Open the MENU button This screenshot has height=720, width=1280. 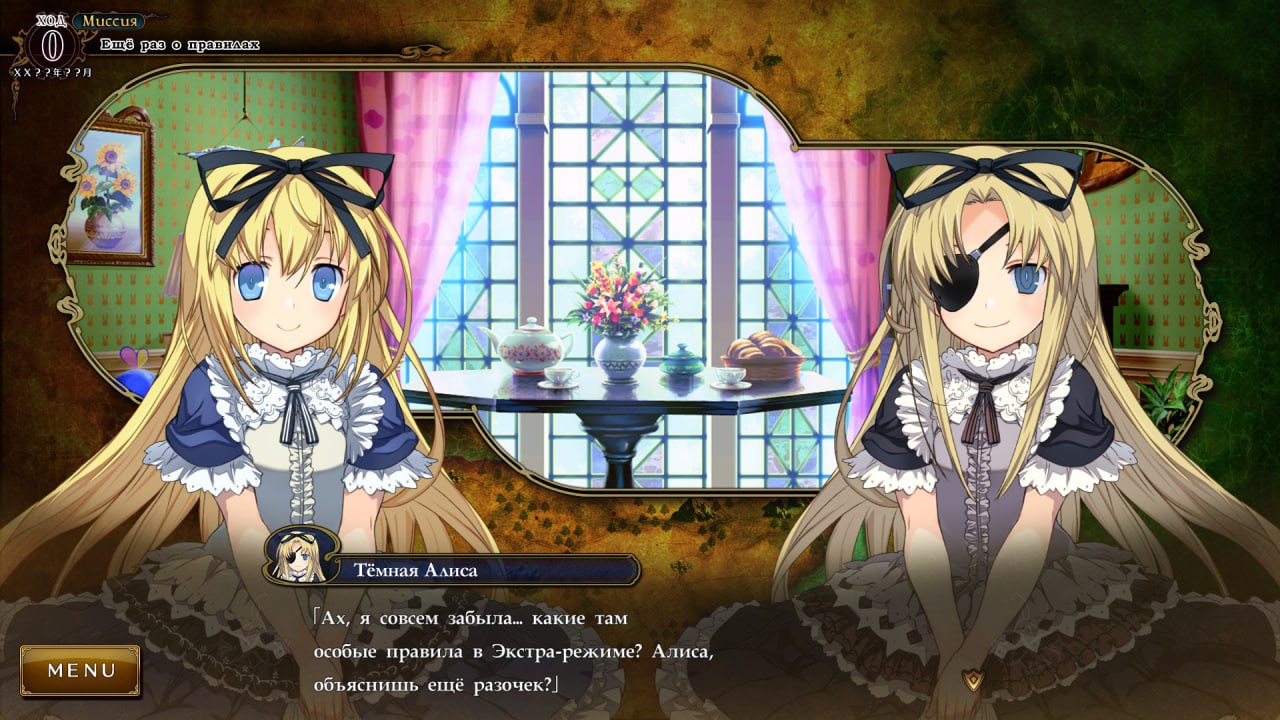point(81,670)
